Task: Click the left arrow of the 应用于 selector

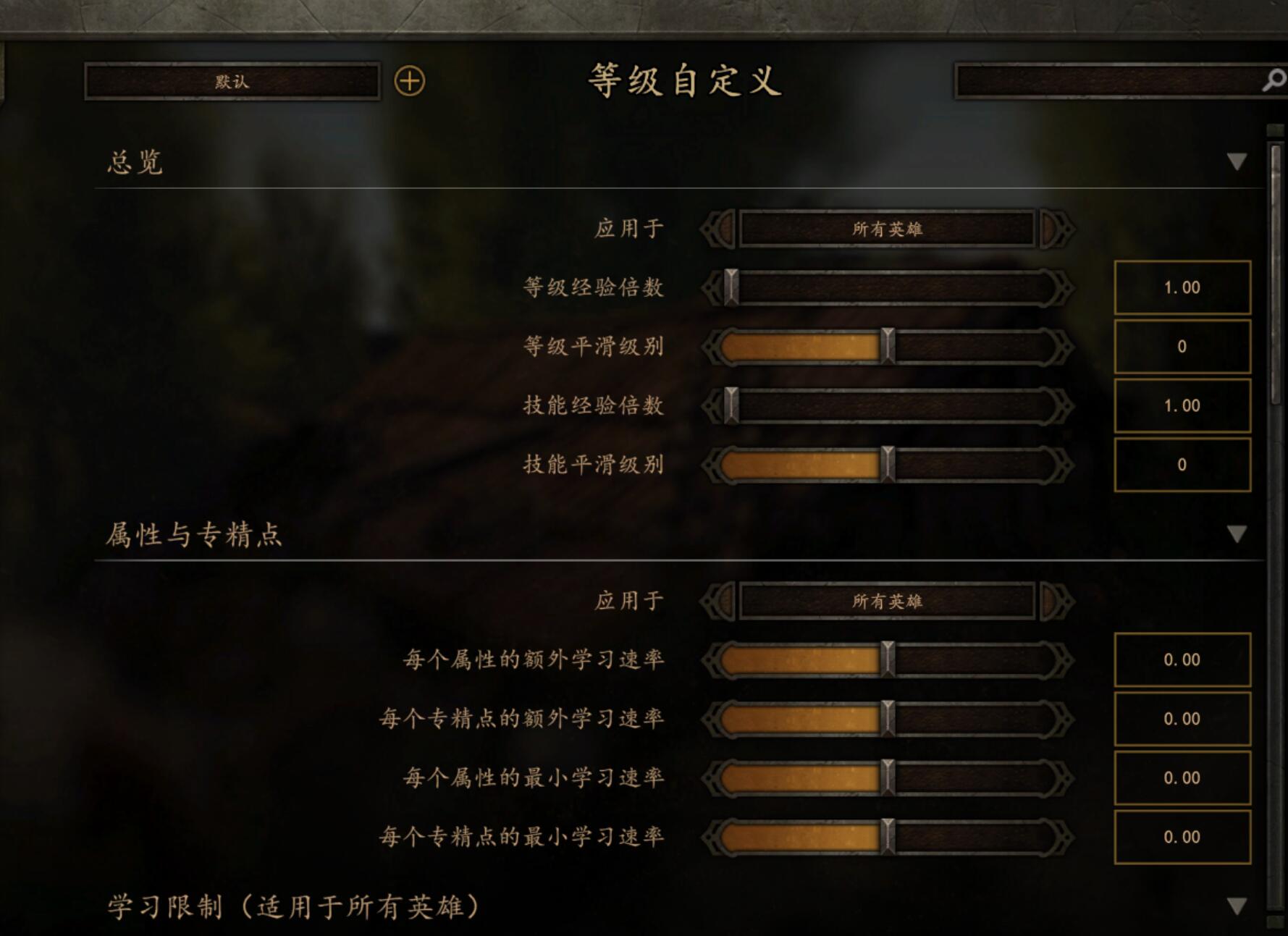Action: coord(717,228)
